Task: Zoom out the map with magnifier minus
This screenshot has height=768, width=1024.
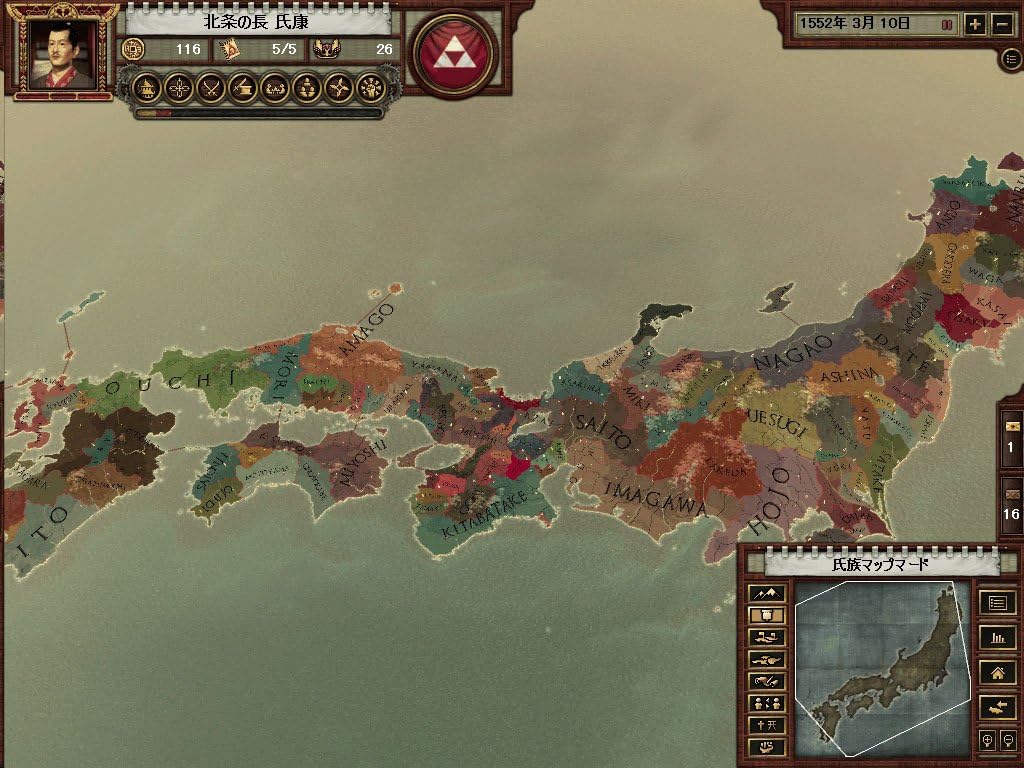Action: (x=1007, y=741)
